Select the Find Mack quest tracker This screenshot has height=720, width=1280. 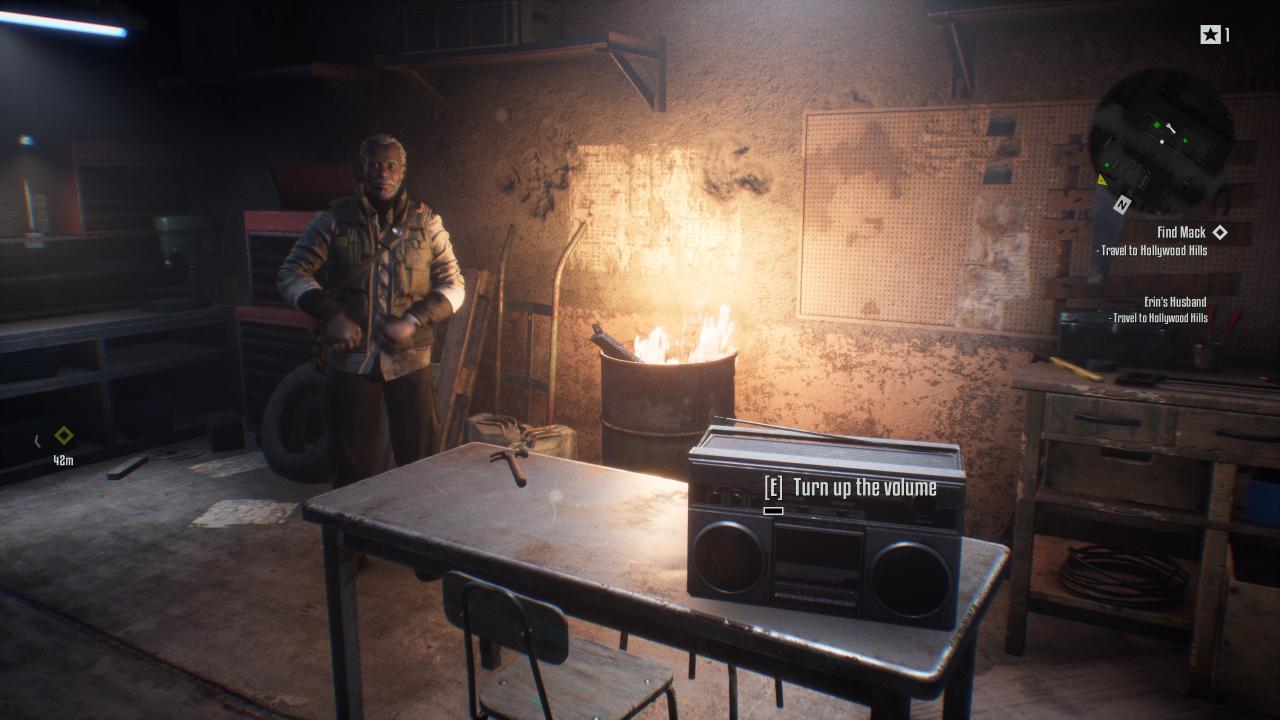[1181, 232]
